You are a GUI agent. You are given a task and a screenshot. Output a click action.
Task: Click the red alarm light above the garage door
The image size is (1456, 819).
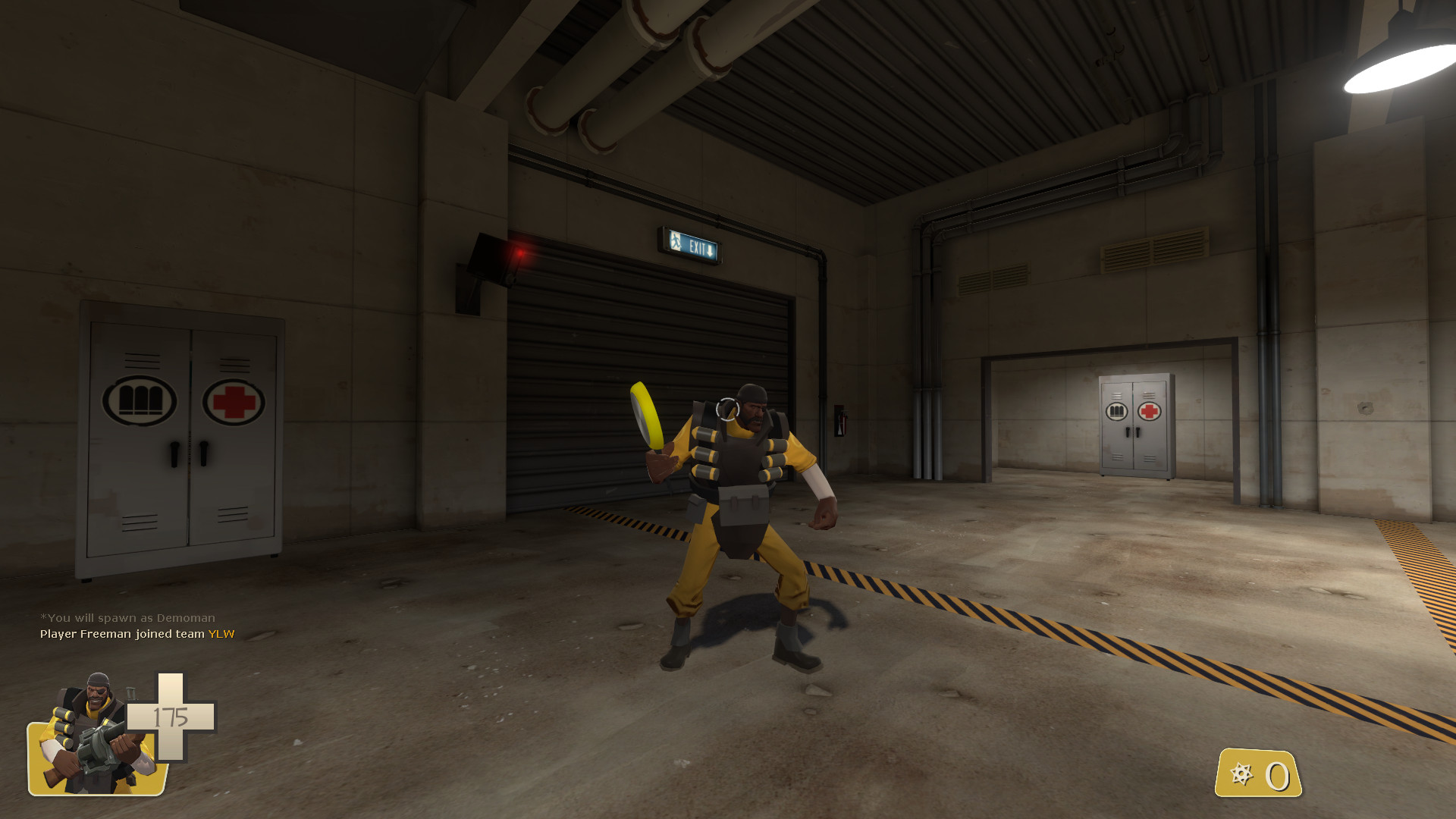(520, 253)
